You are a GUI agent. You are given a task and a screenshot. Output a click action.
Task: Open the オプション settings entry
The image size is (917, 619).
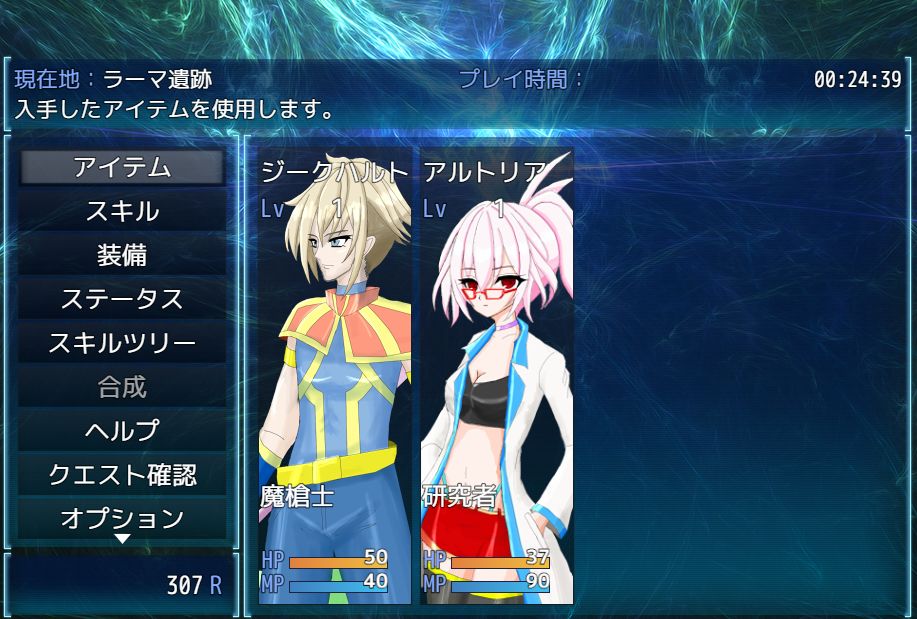[x=122, y=518]
